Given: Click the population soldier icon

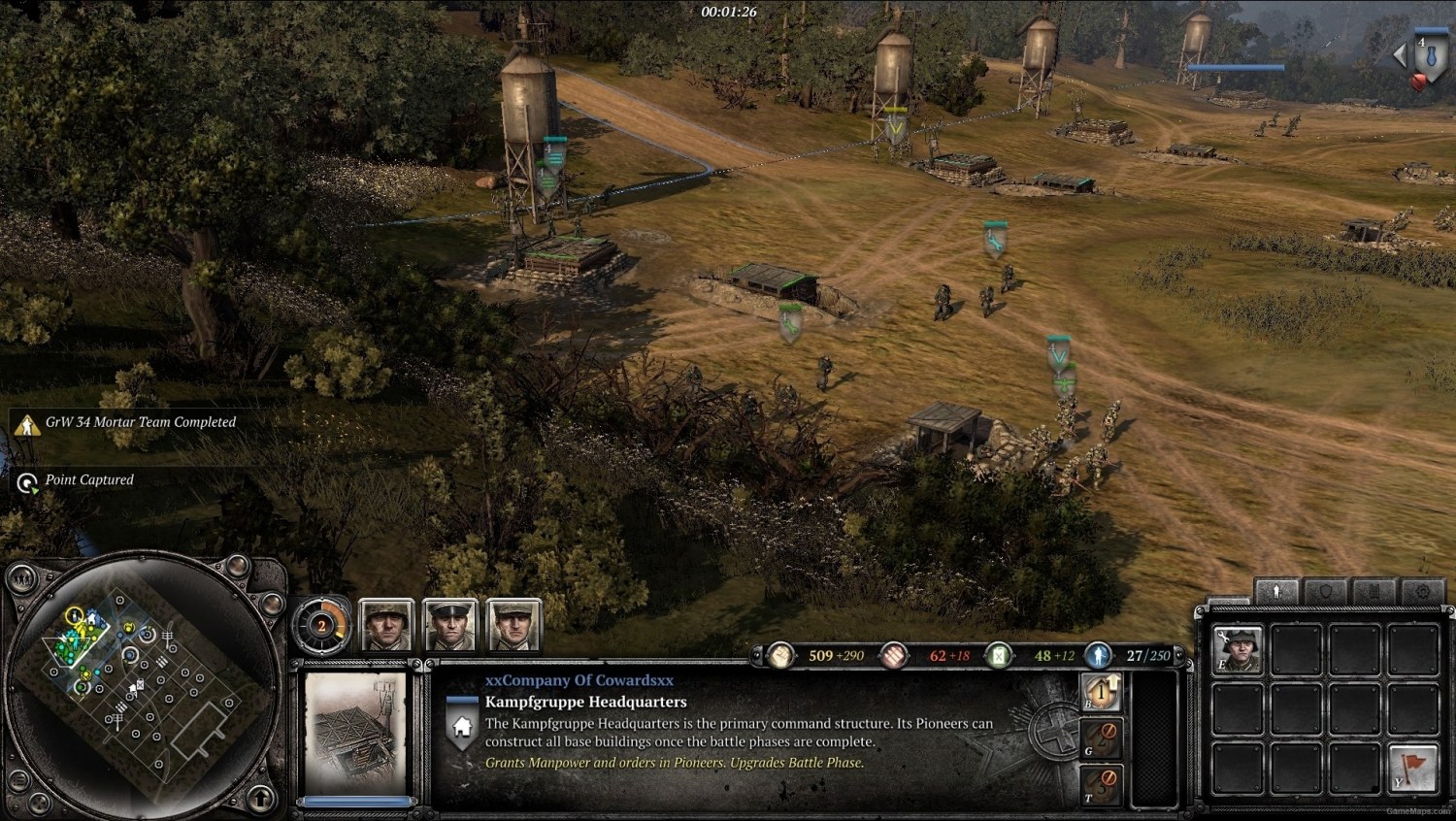Looking at the screenshot, I should pyautogui.click(x=1098, y=655).
